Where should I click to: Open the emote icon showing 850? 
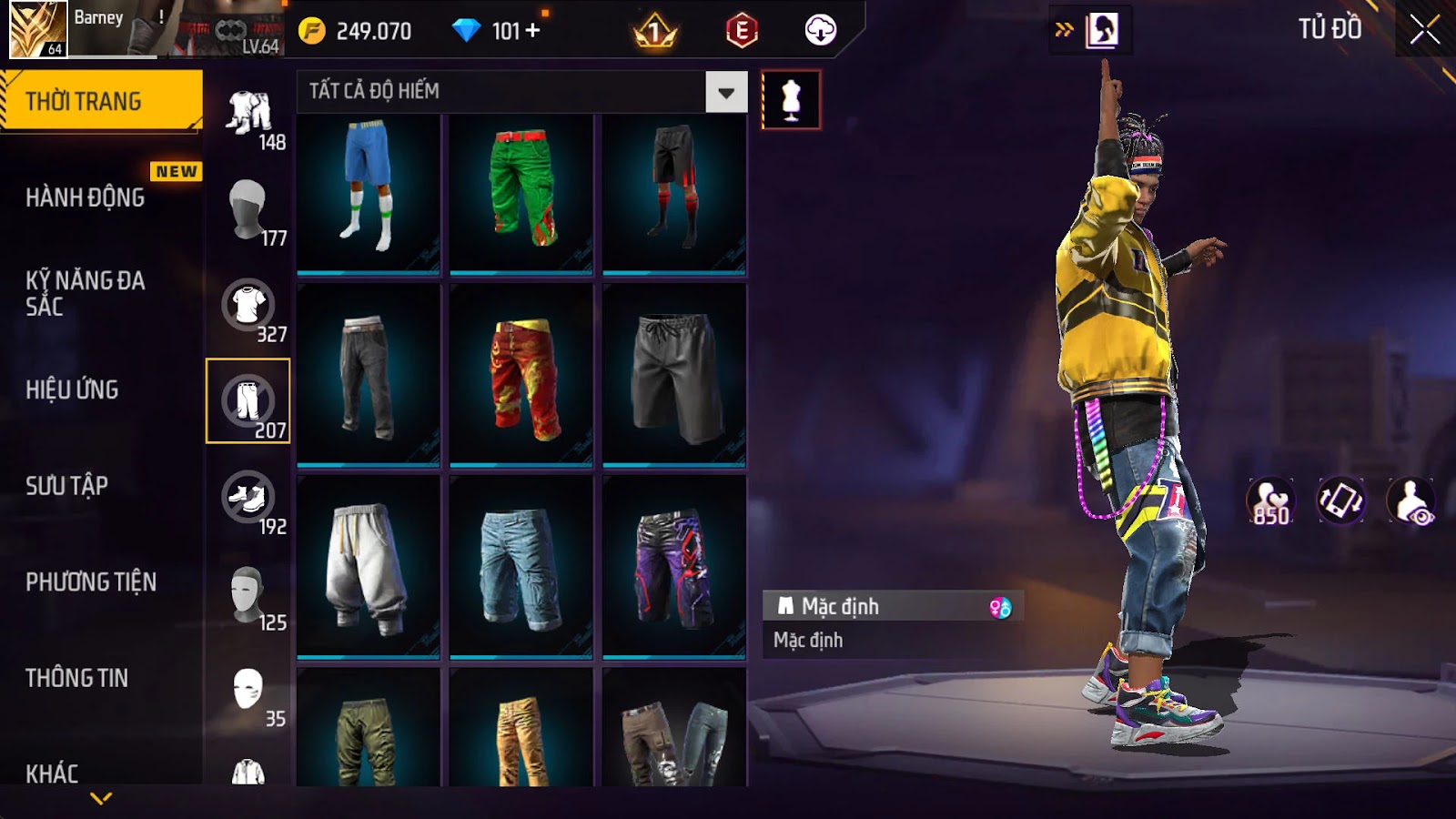tap(1270, 500)
